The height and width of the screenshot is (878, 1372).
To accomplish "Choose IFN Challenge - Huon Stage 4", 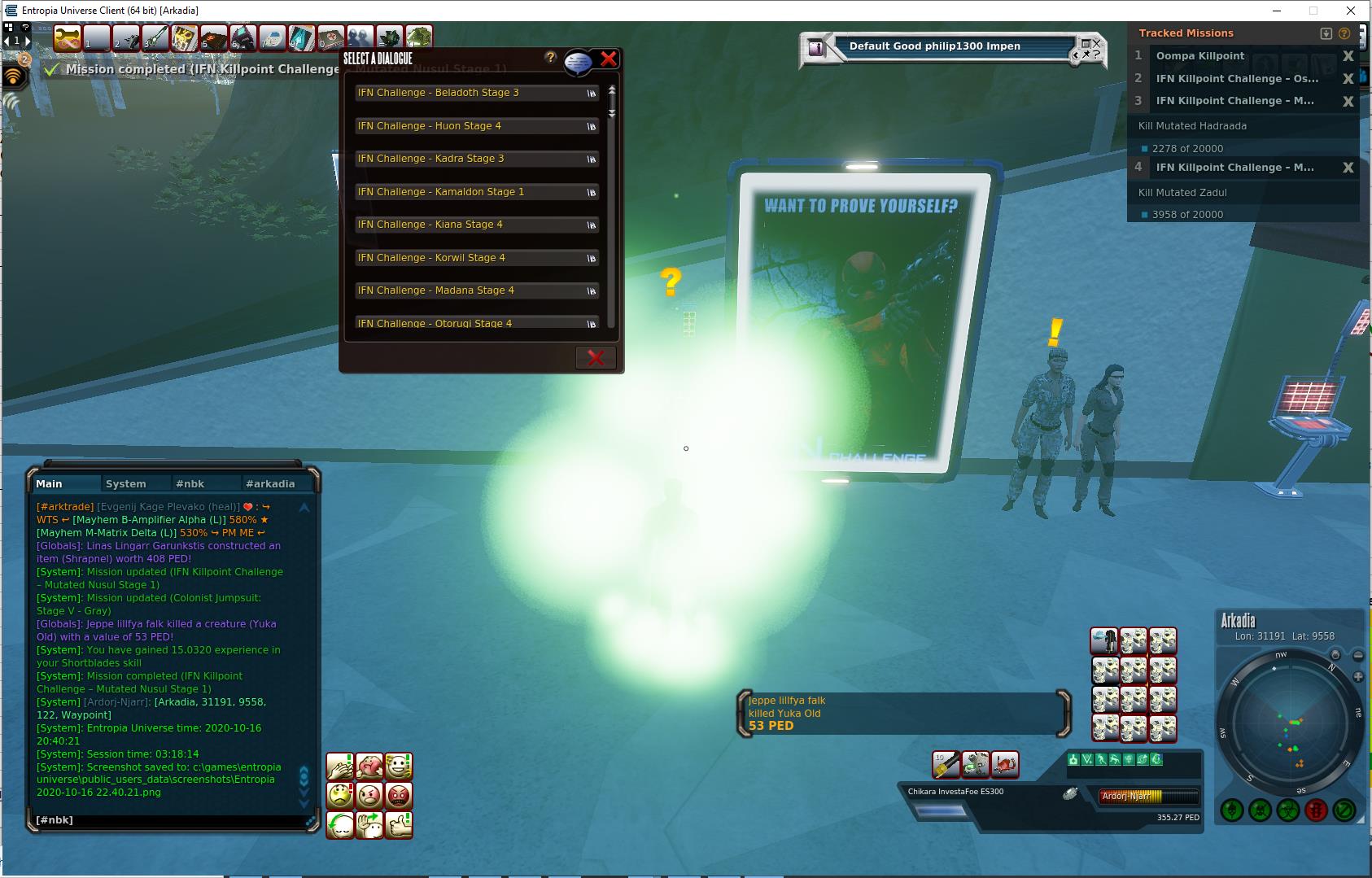I will coord(476,126).
